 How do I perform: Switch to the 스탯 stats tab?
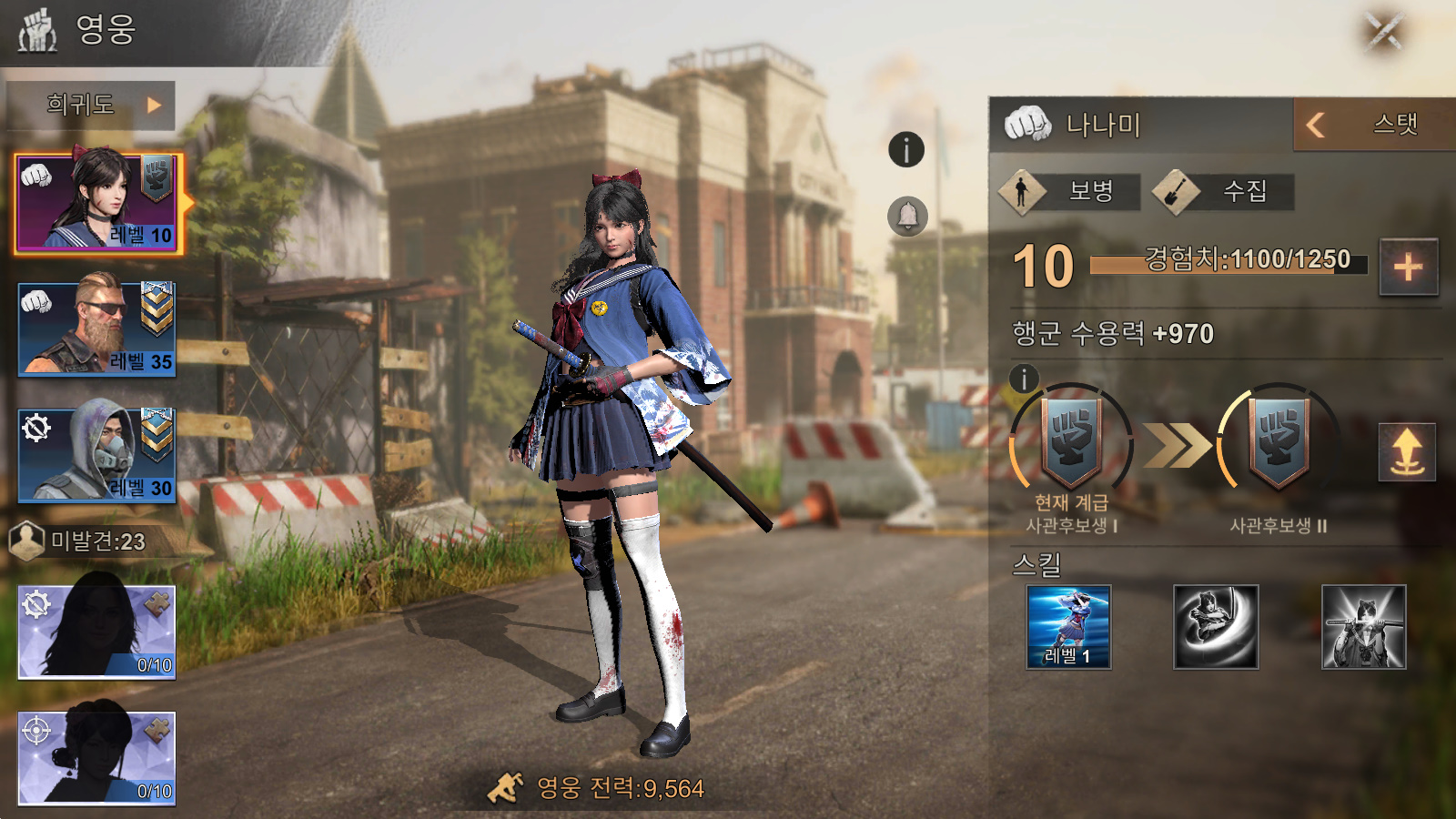tap(1372, 125)
